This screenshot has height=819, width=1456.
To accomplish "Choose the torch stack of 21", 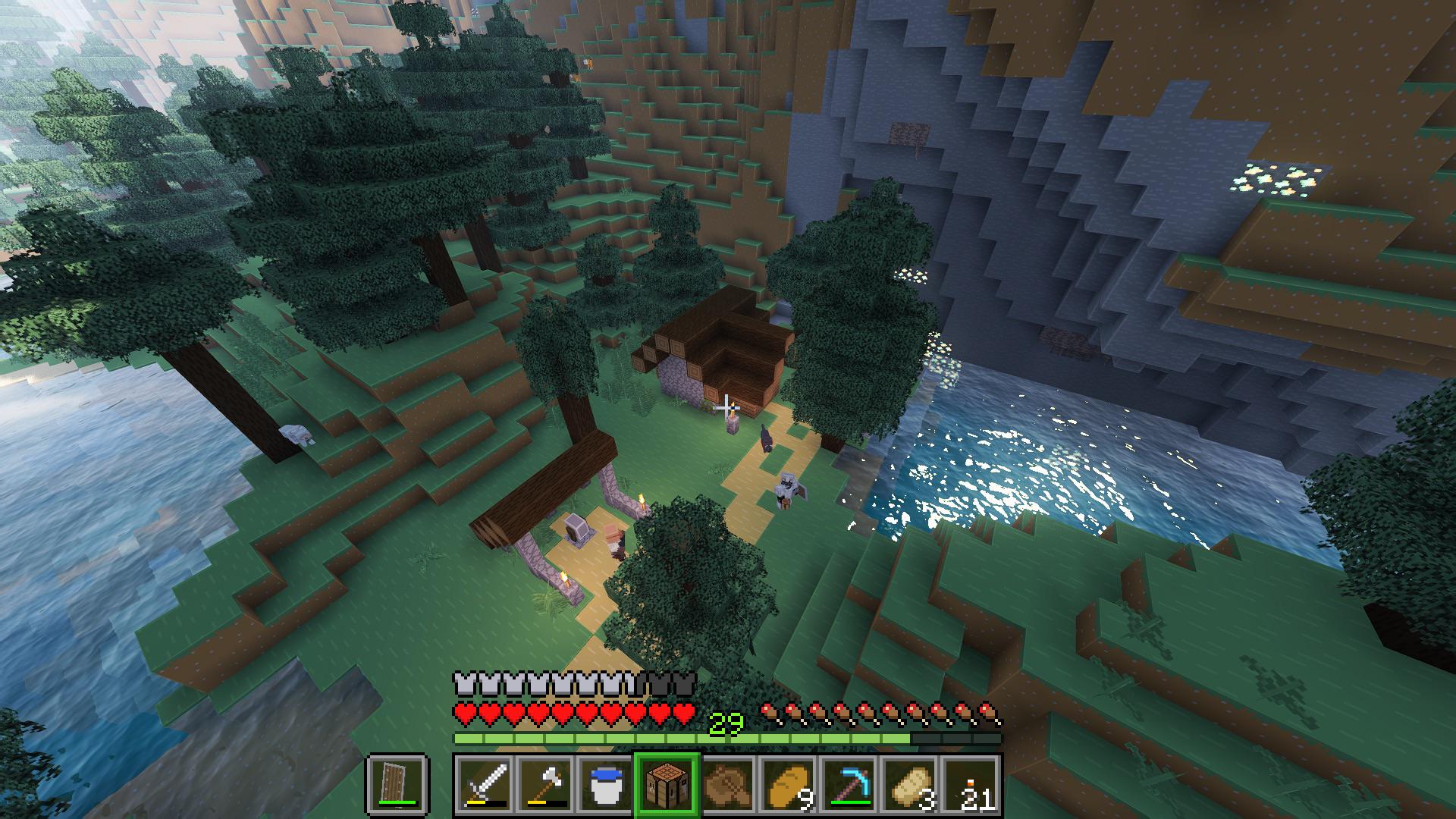I will 971,783.
